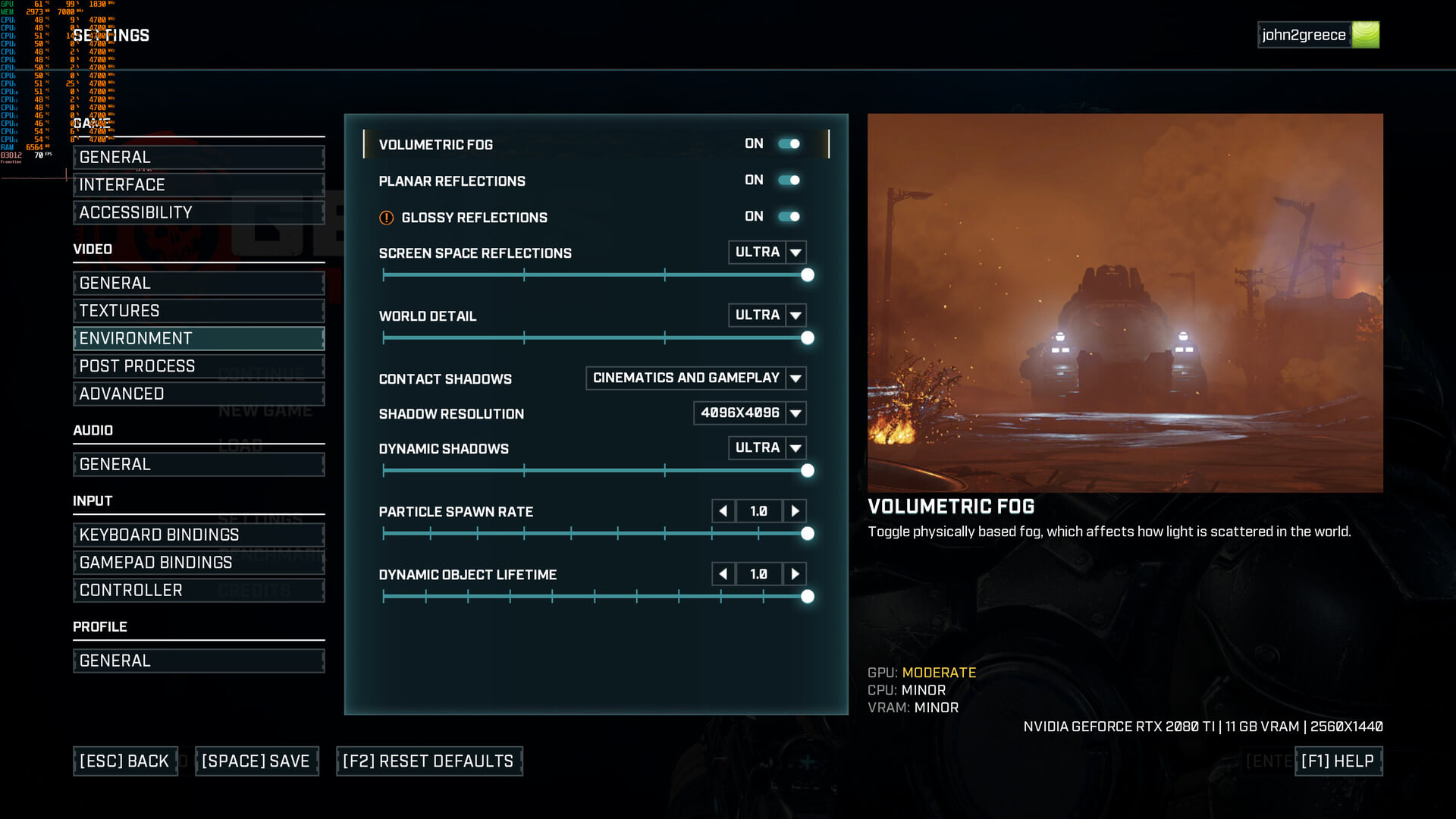The height and width of the screenshot is (819, 1456).
Task: Switch to Post Process settings
Action: pos(199,366)
